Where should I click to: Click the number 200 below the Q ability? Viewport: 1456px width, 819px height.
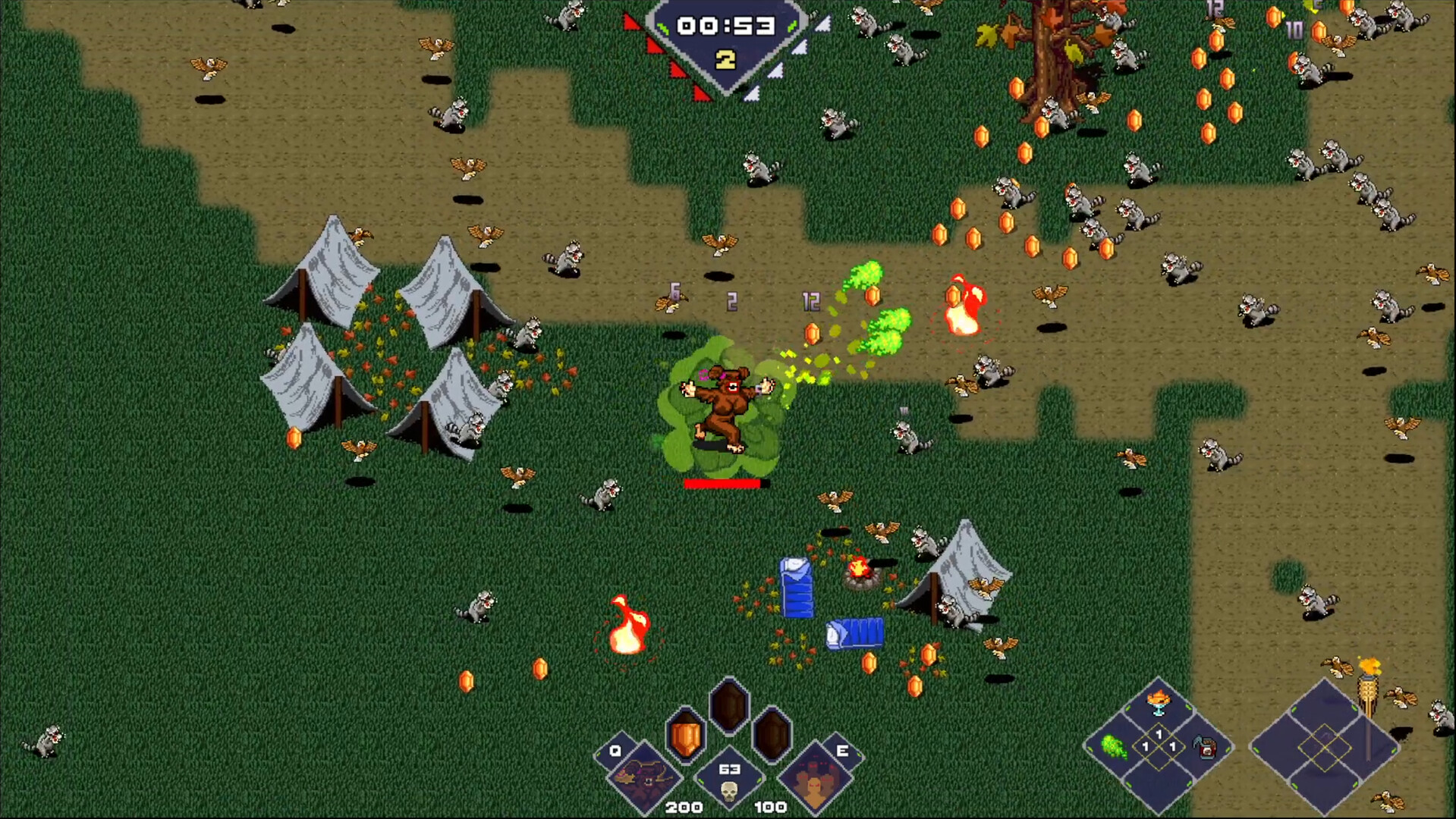[x=684, y=808]
